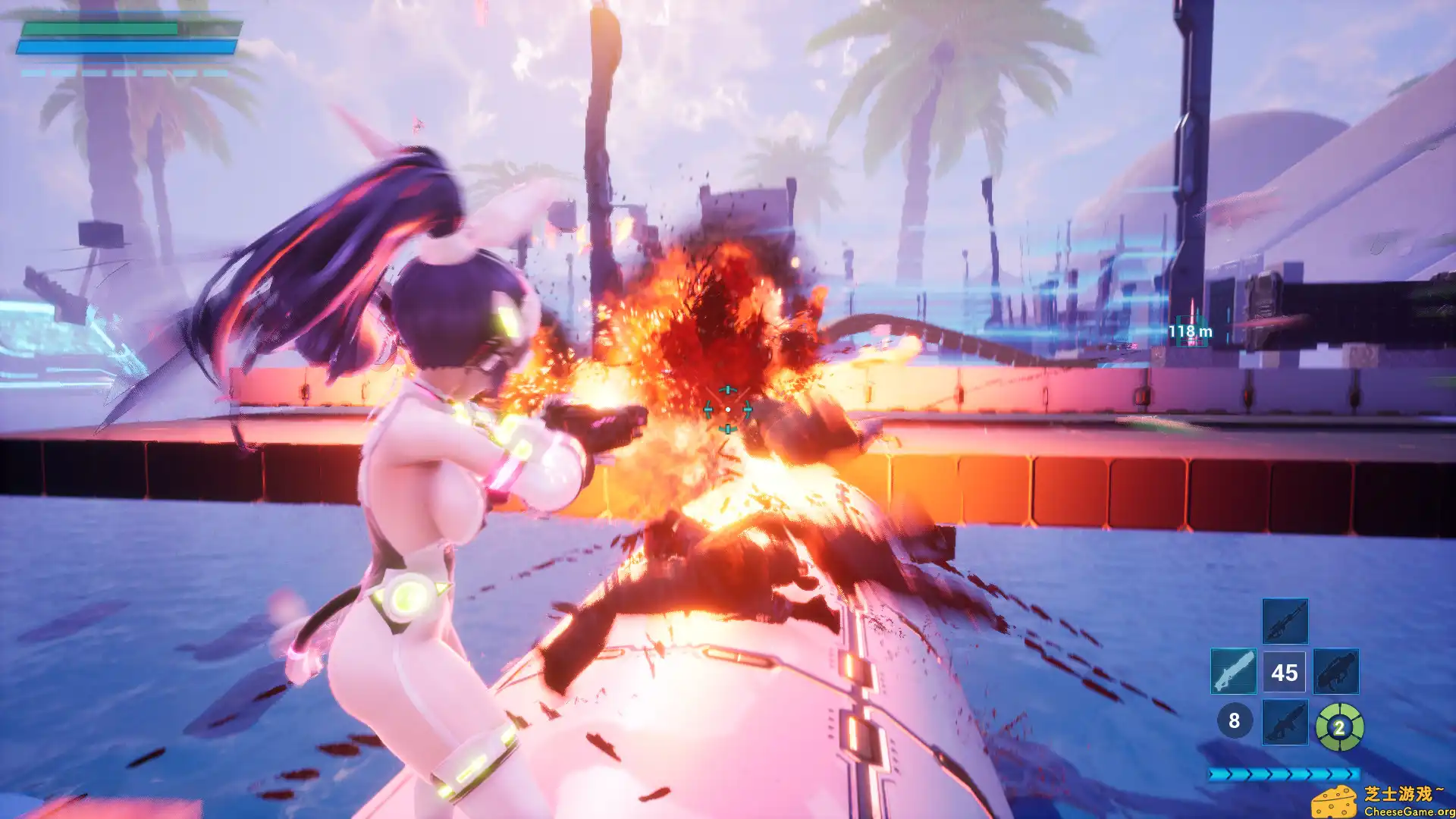
Task: Click the reserve ammo circle showing 8
Action: [1235, 721]
